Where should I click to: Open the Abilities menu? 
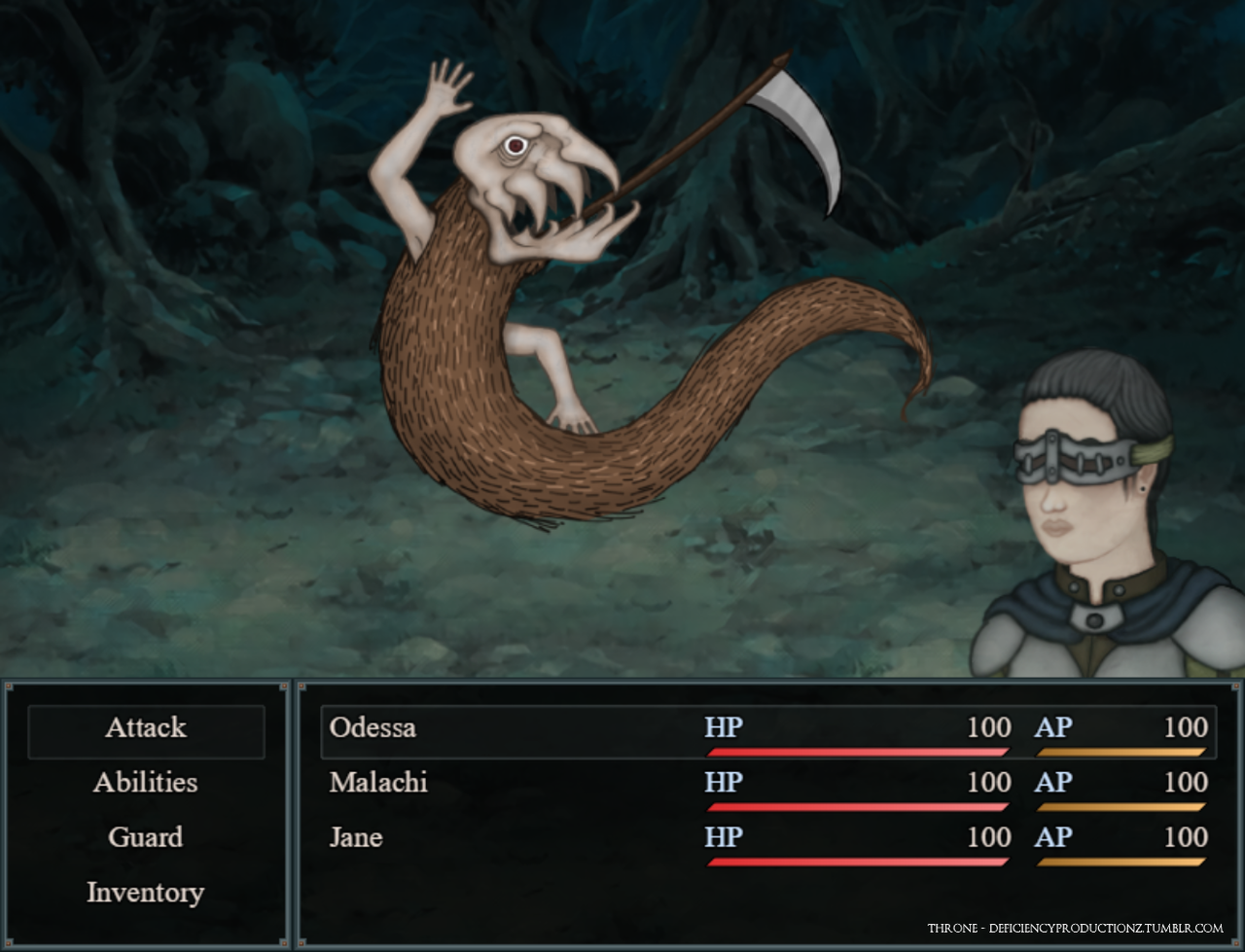[146, 783]
